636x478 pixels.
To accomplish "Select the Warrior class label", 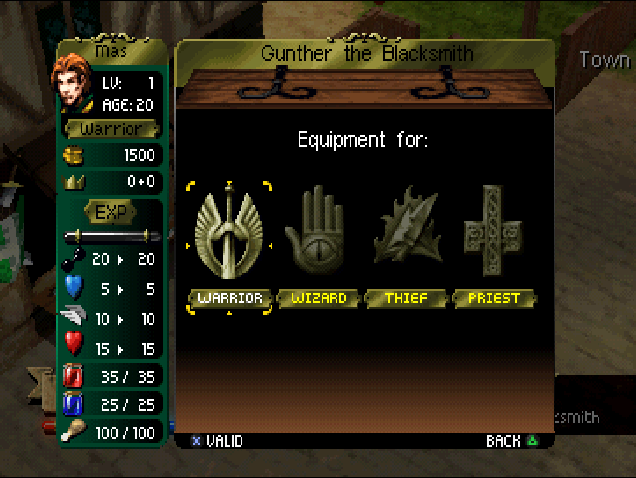I will tap(229, 298).
